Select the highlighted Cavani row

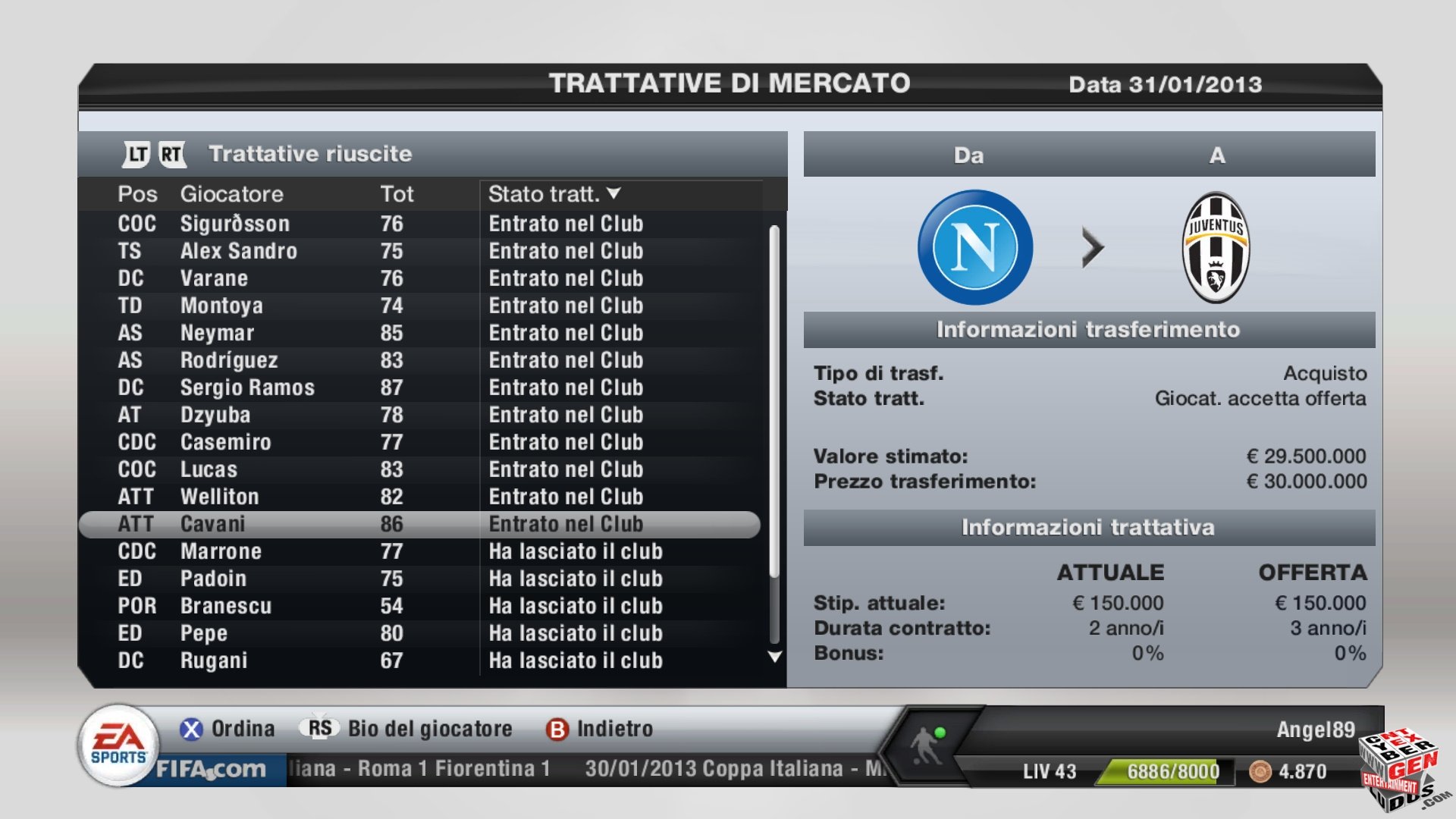point(419,524)
